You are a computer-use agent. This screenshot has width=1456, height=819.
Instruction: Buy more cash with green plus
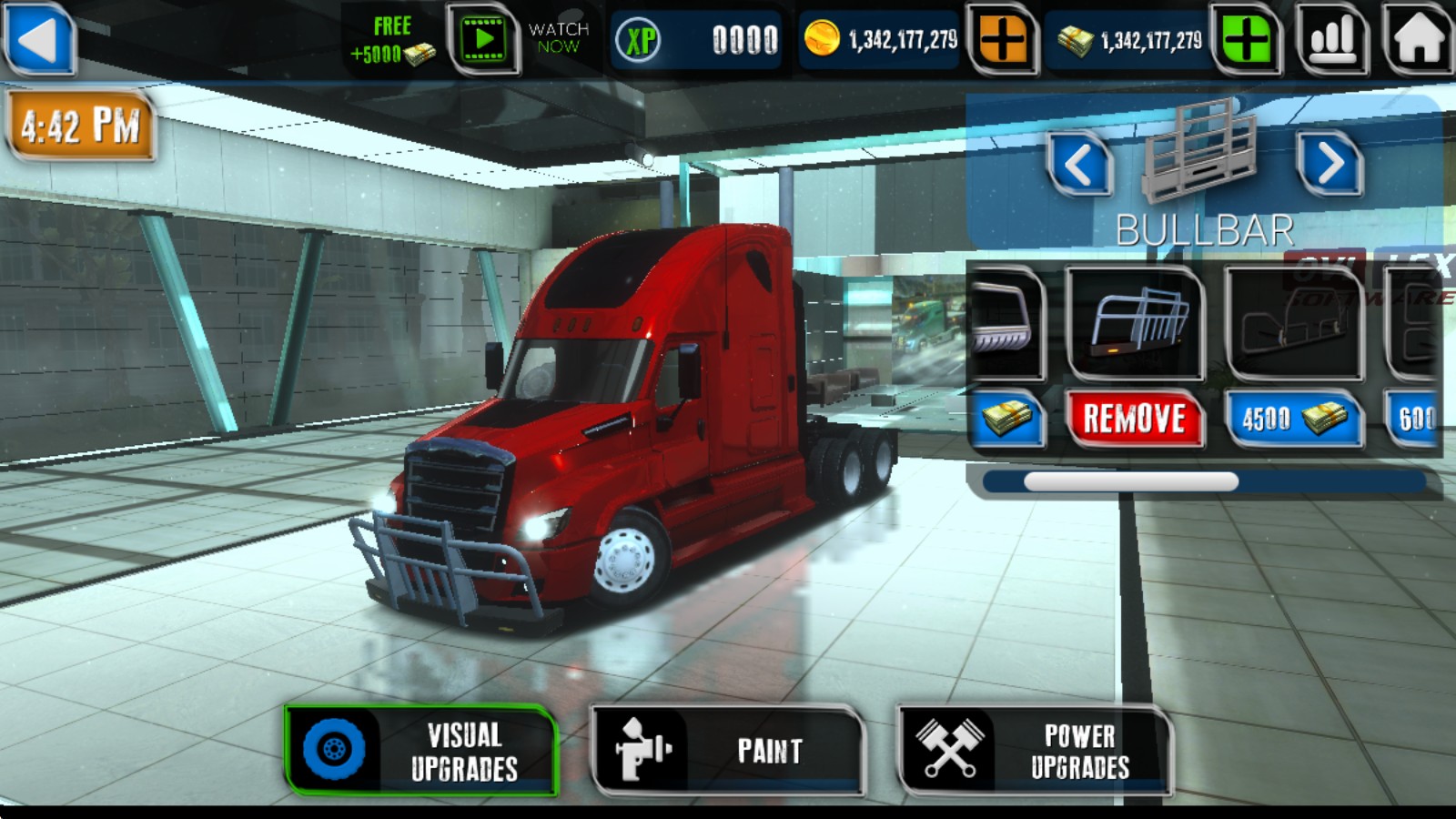(1246, 40)
